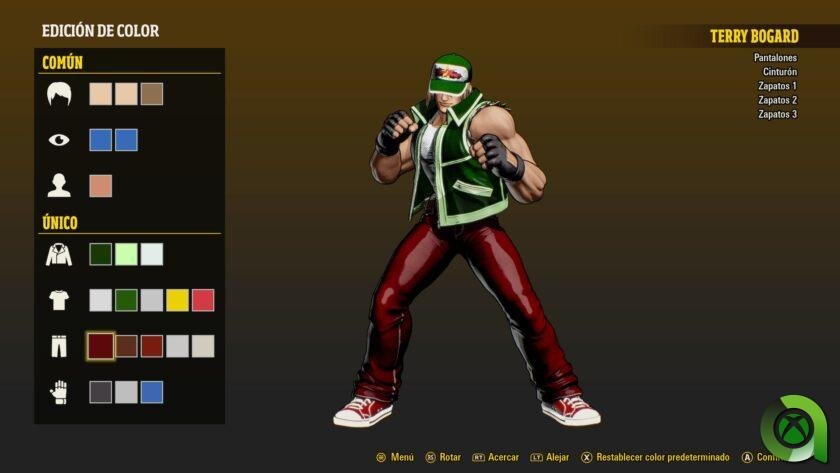This screenshot has width=840, height=473.
Task: Choose Zapatos 3 in the part list
Action: (777, 114)
